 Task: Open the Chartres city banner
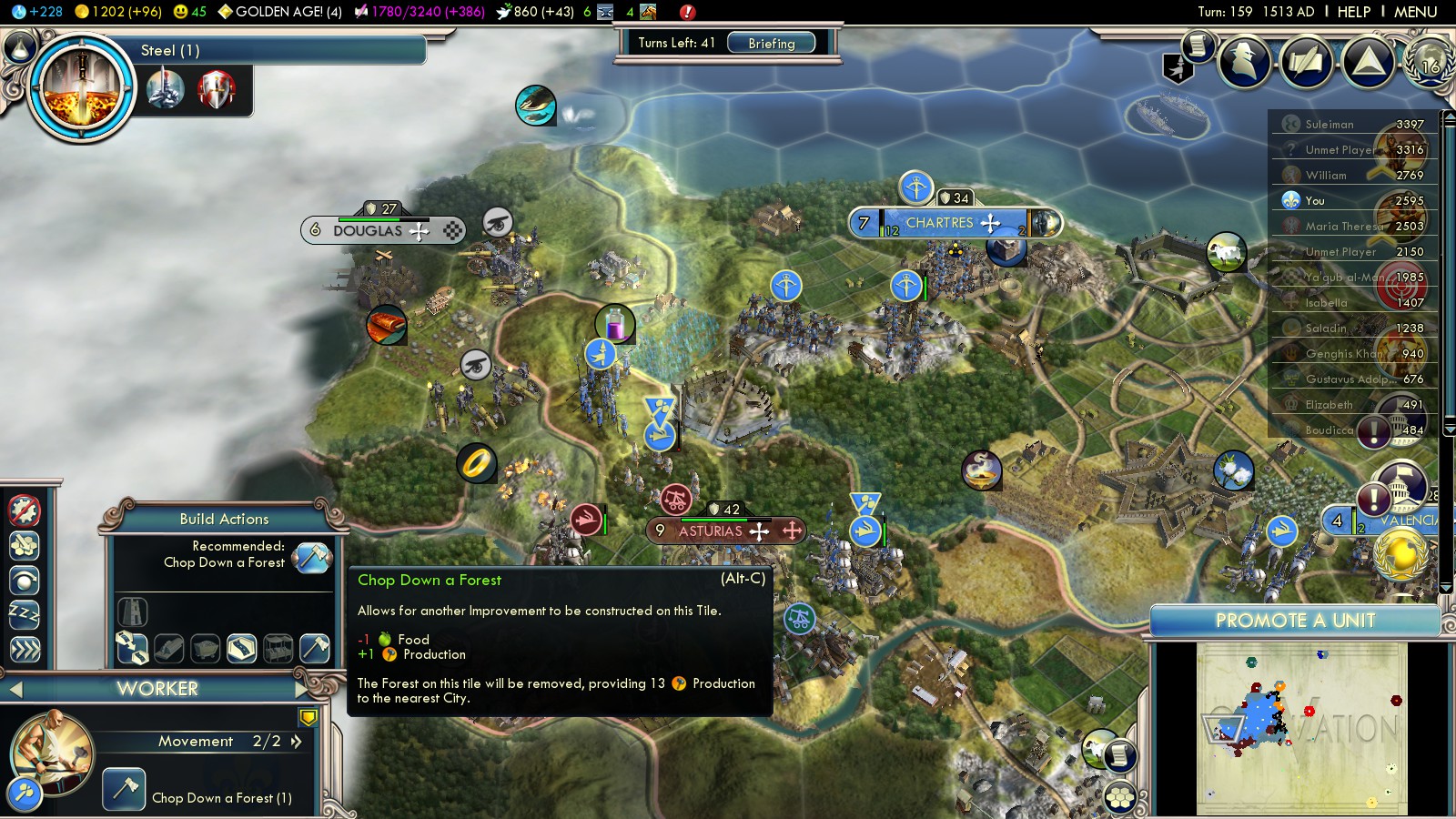[940, 223]
